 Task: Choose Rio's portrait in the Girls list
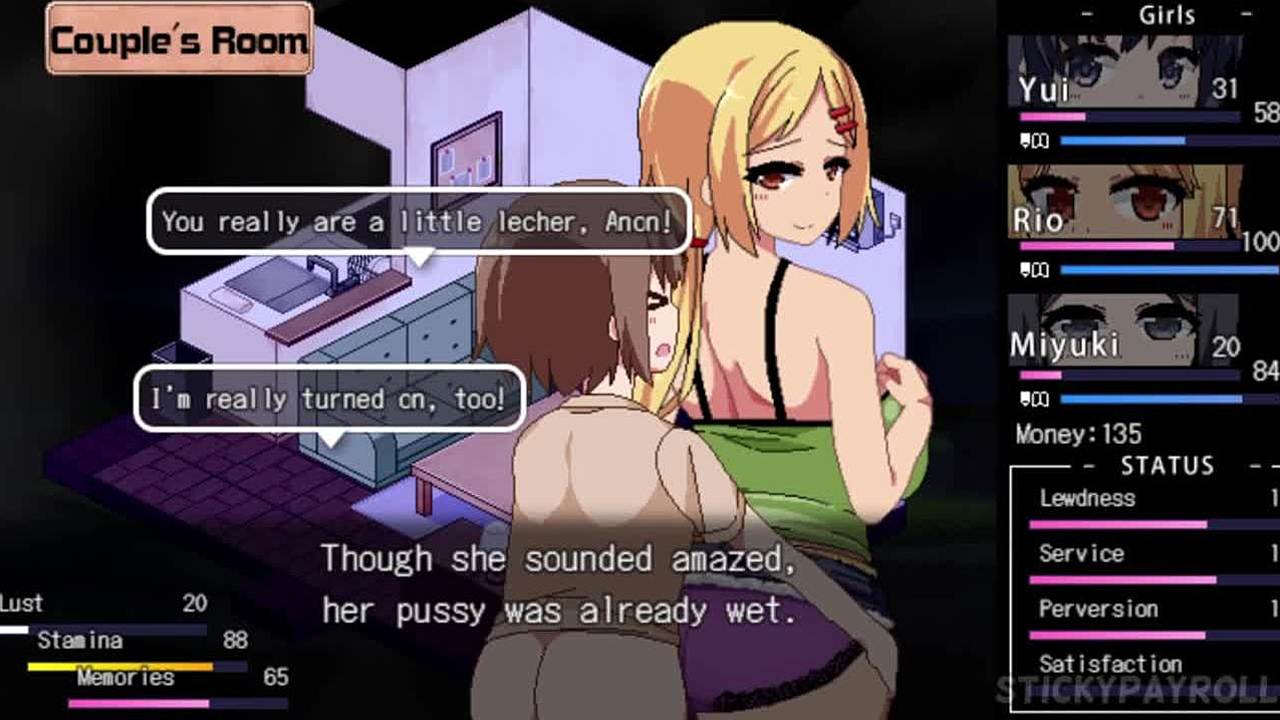[1124, 200]
